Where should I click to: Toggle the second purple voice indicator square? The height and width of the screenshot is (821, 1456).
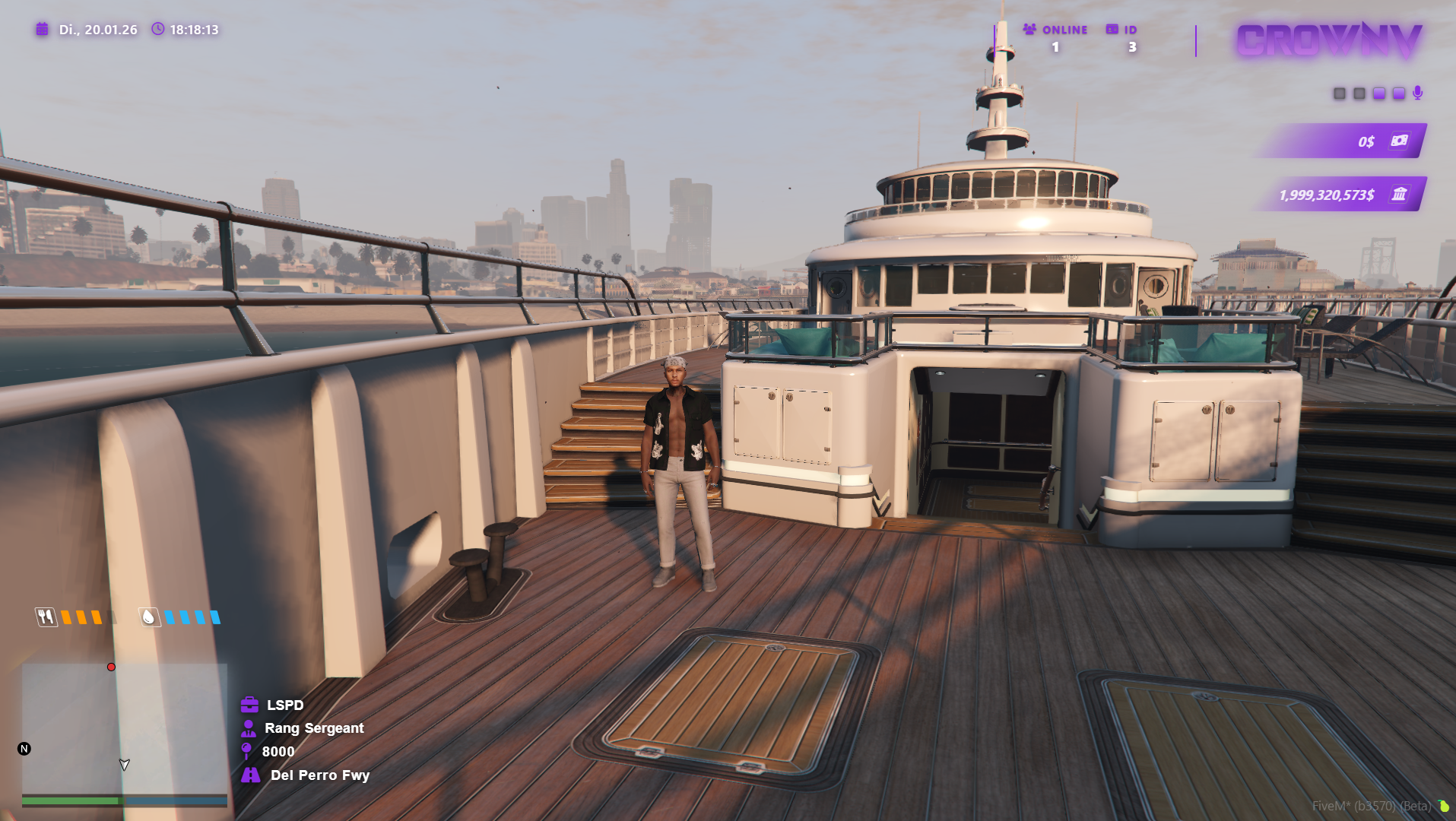(1378, 93)
